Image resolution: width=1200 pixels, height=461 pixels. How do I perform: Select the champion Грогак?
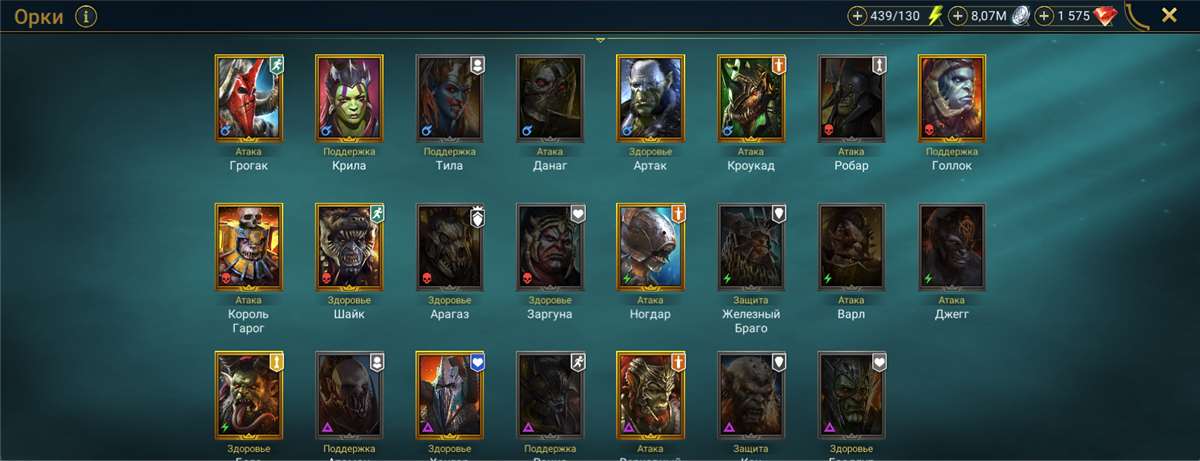pos(249,97)
